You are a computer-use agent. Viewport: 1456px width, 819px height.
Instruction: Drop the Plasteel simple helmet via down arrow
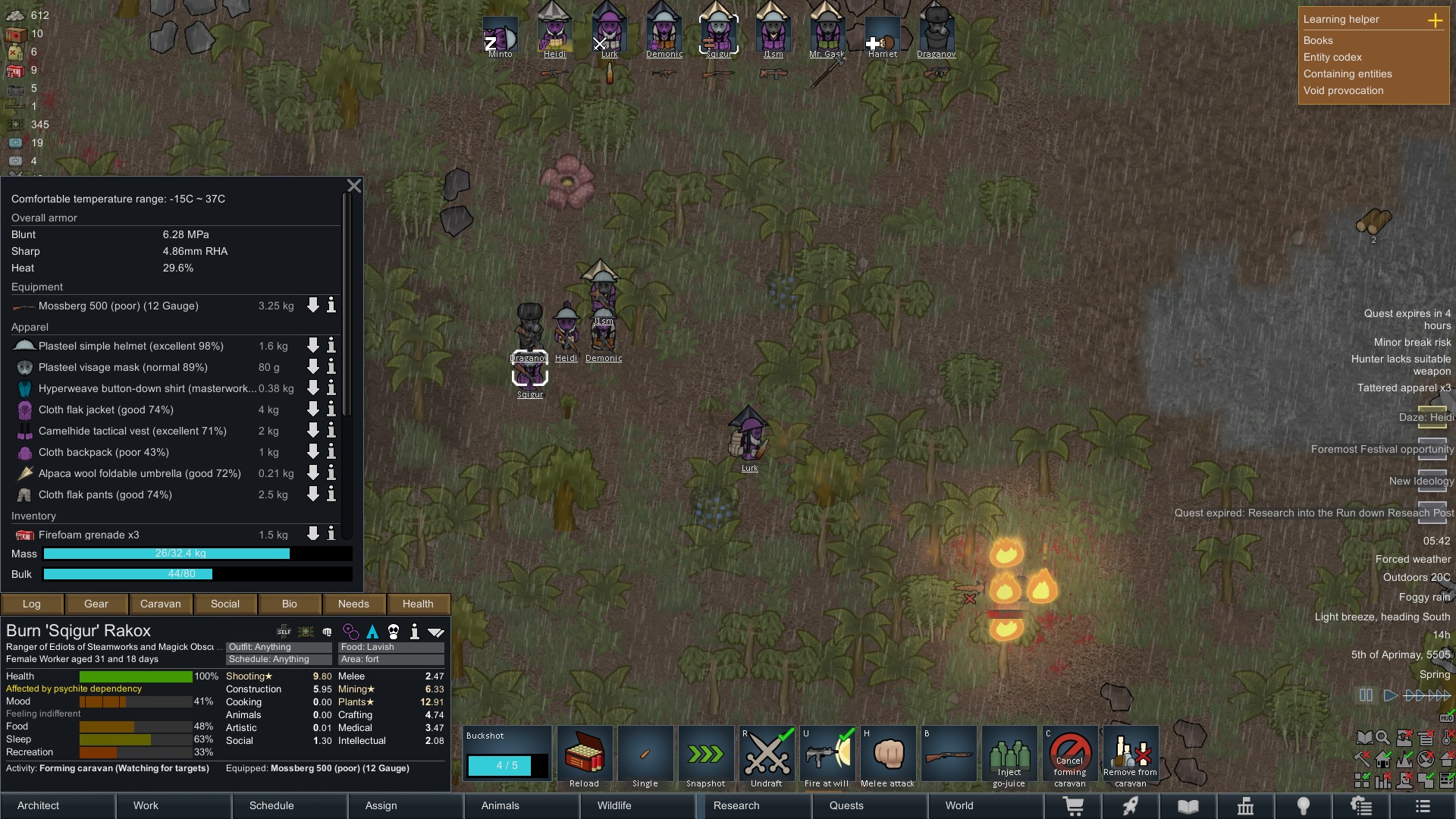(x=312, y=346)
